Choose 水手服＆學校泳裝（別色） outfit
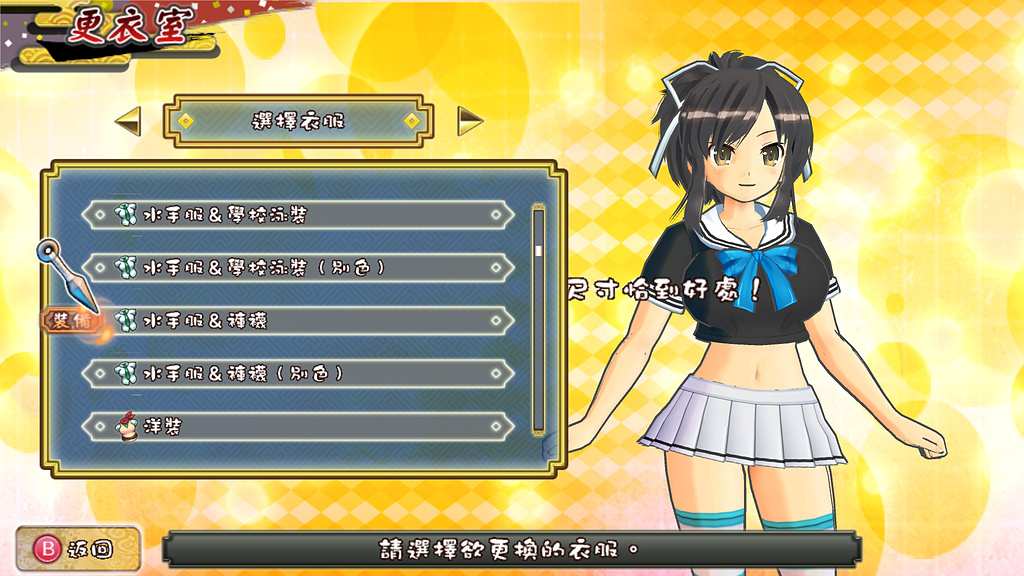Image resolution: width=1024 pixels, height=576 pixels. point(298,267)
